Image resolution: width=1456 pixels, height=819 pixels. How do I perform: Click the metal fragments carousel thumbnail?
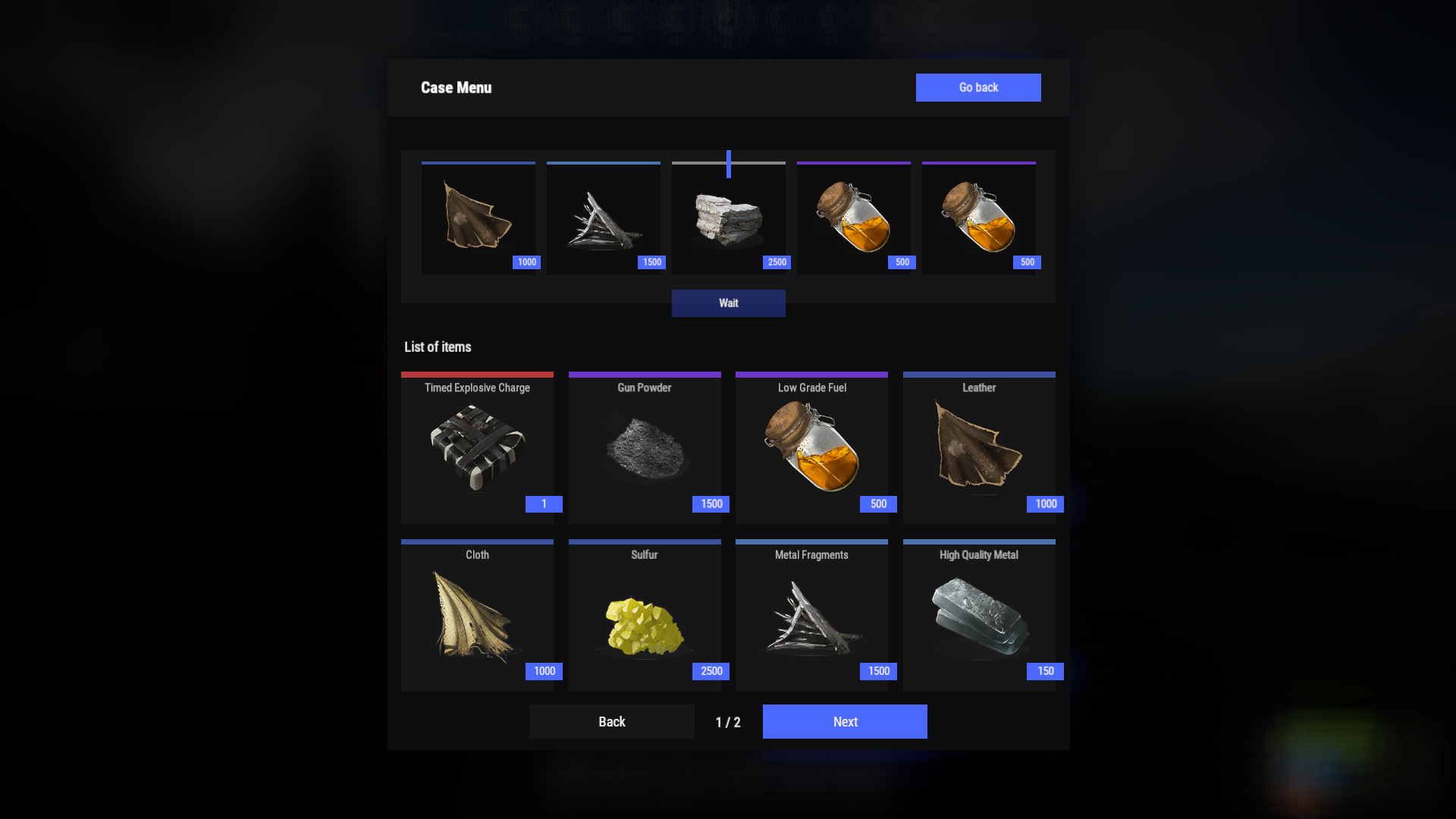tap(603, 218)
